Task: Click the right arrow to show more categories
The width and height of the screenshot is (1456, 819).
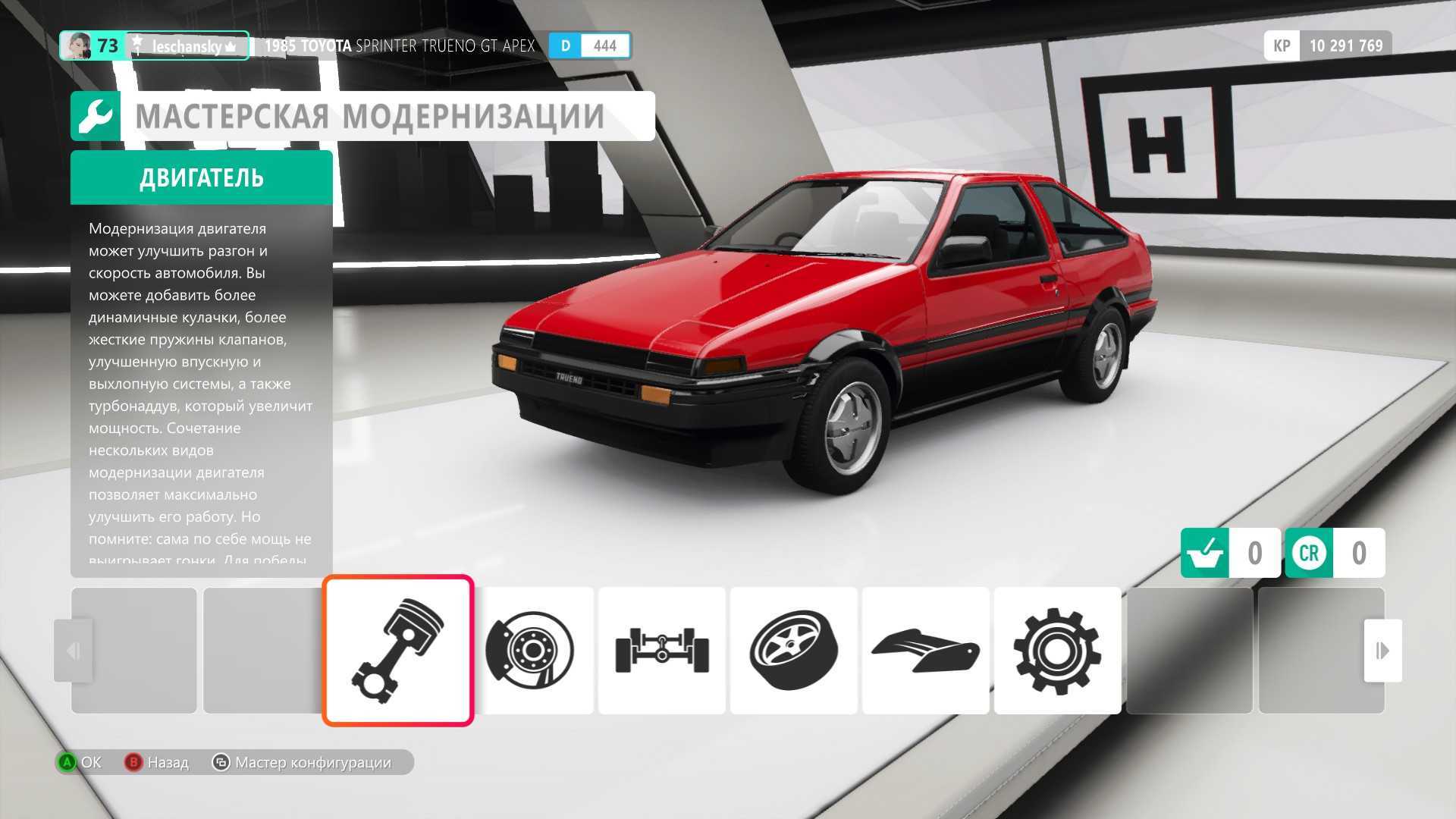Action: coord(1382,650)
